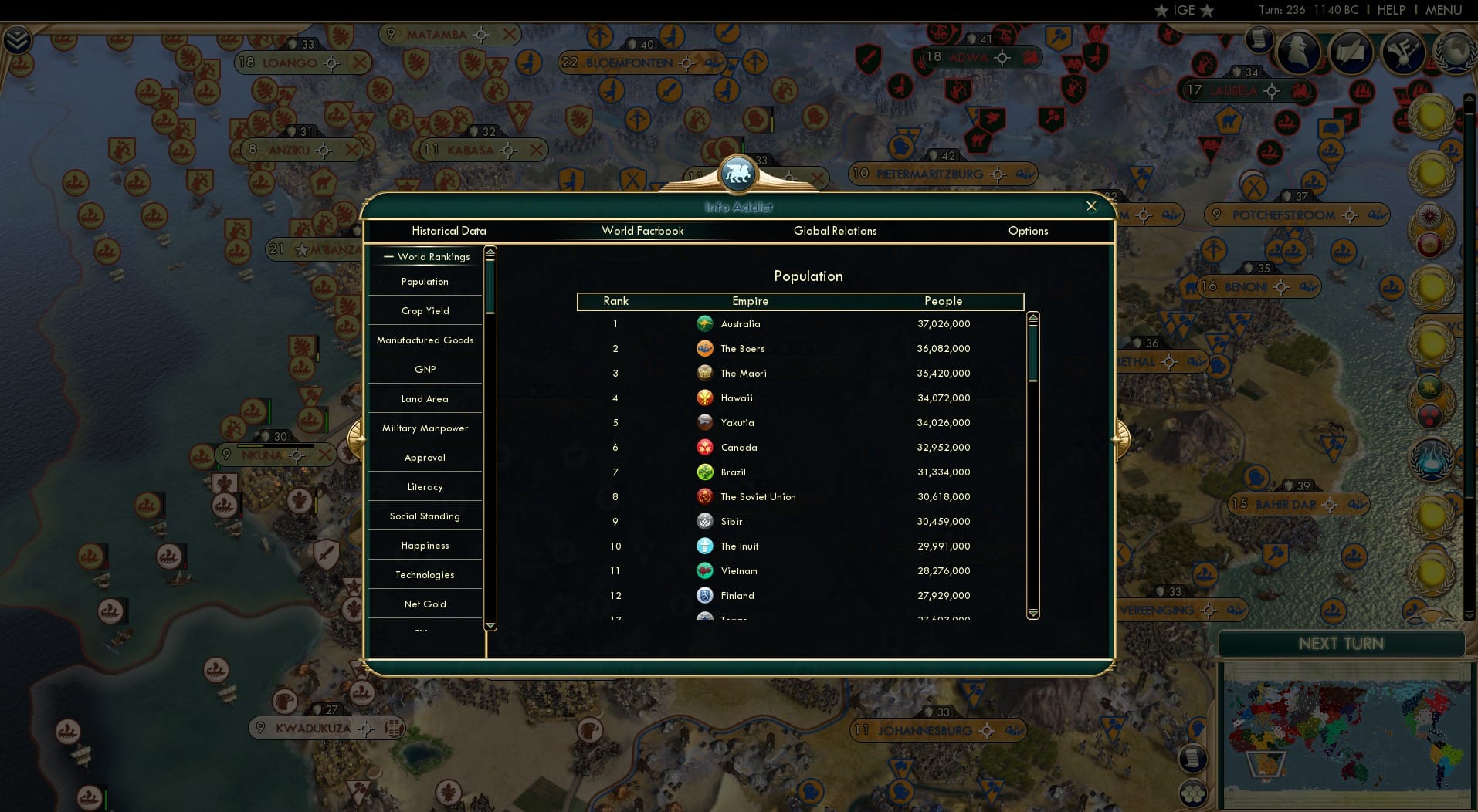Click The Soviet Union's icon in the rankings
This screenshot has height=812, width=1478.
[703, 496]
